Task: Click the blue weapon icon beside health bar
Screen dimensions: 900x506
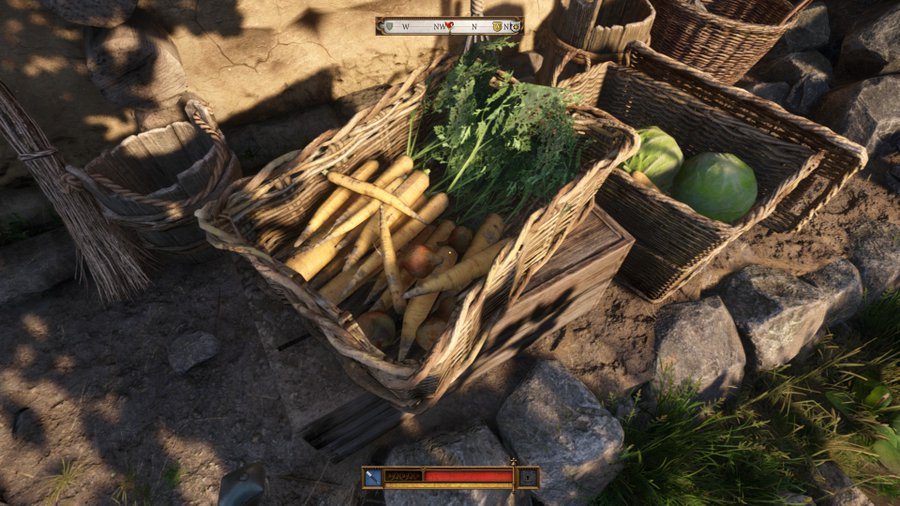Action: point(373,477)
